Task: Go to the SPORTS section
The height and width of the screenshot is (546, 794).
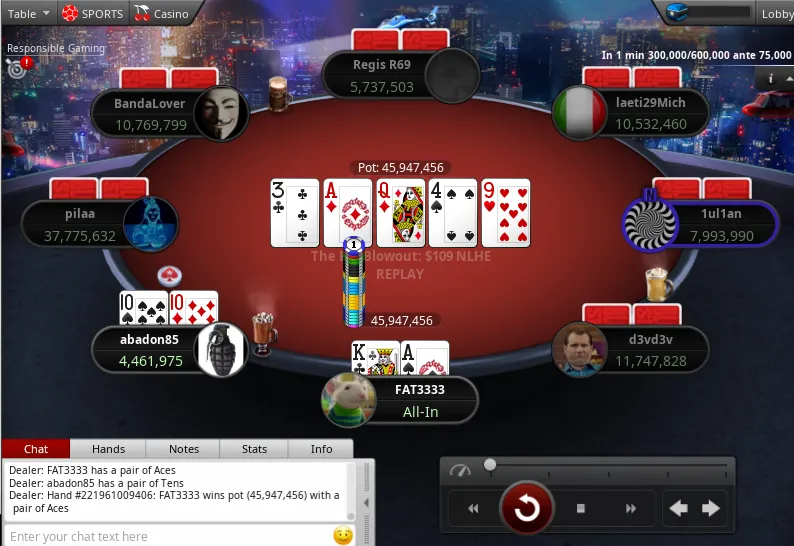Action: coord(93,14)
